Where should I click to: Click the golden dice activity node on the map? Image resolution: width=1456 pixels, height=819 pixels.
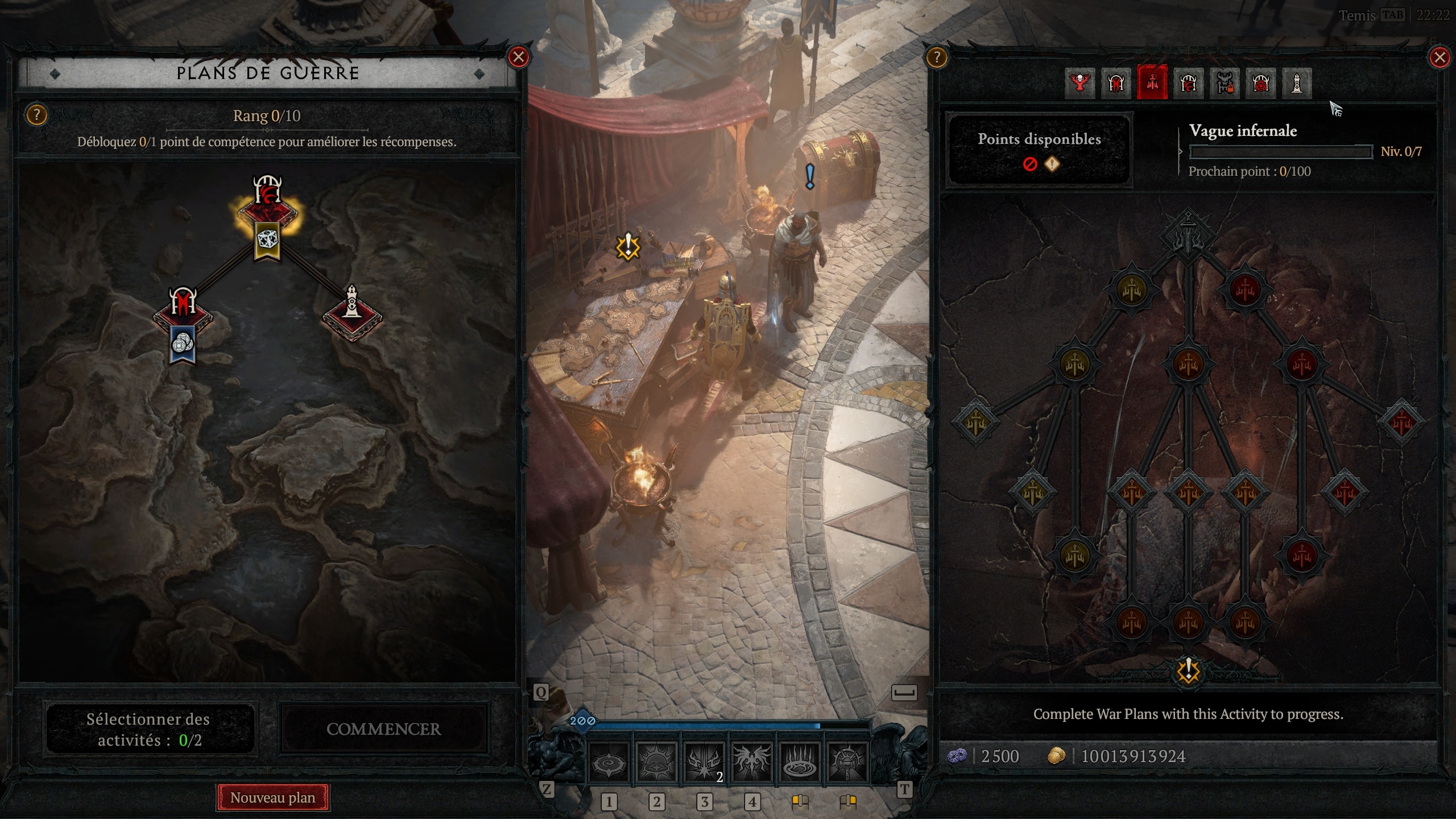pos(268,240)
